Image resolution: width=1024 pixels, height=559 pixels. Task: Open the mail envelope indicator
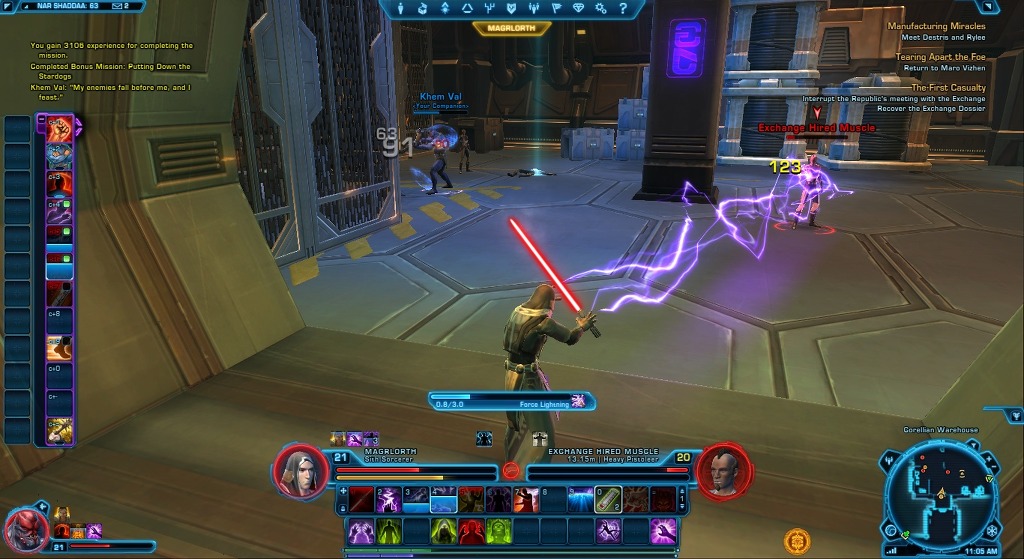click(116, 5)
